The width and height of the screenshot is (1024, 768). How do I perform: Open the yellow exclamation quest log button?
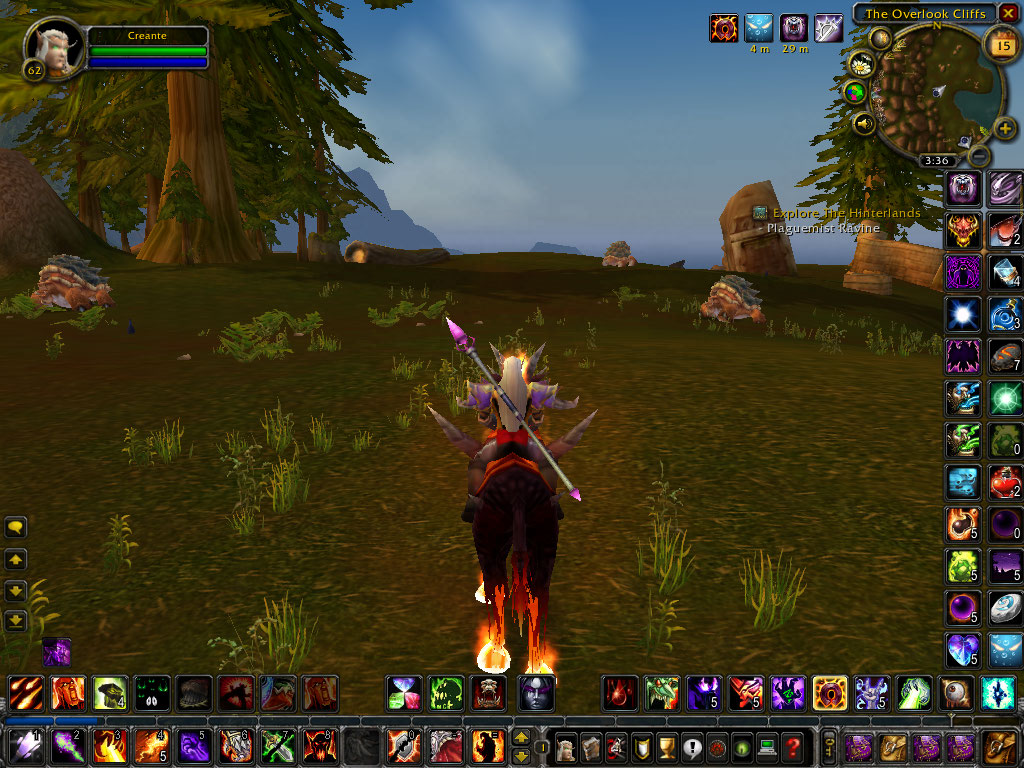tap(691, 747)
